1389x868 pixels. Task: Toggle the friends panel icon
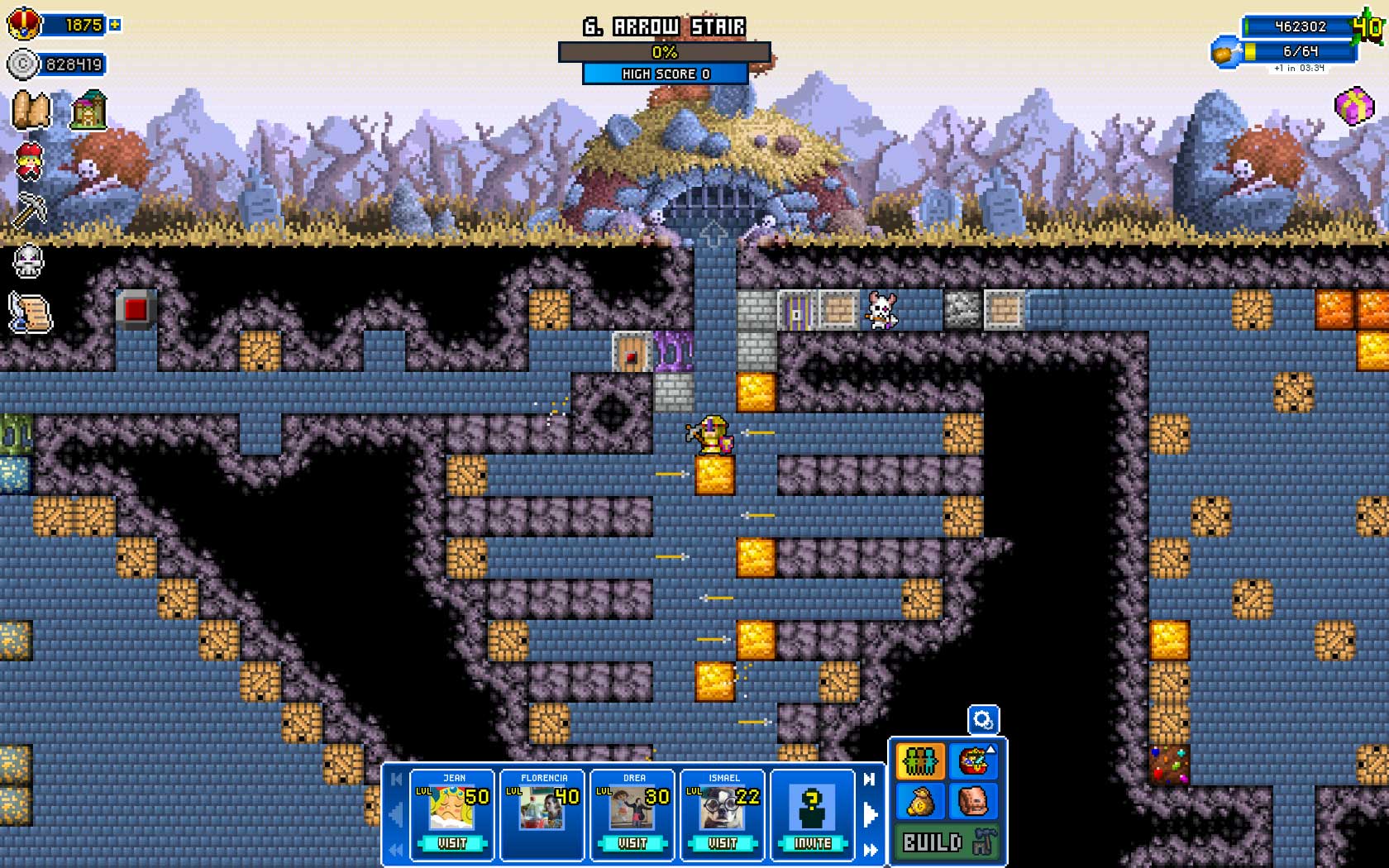click(x=920, y=761)
